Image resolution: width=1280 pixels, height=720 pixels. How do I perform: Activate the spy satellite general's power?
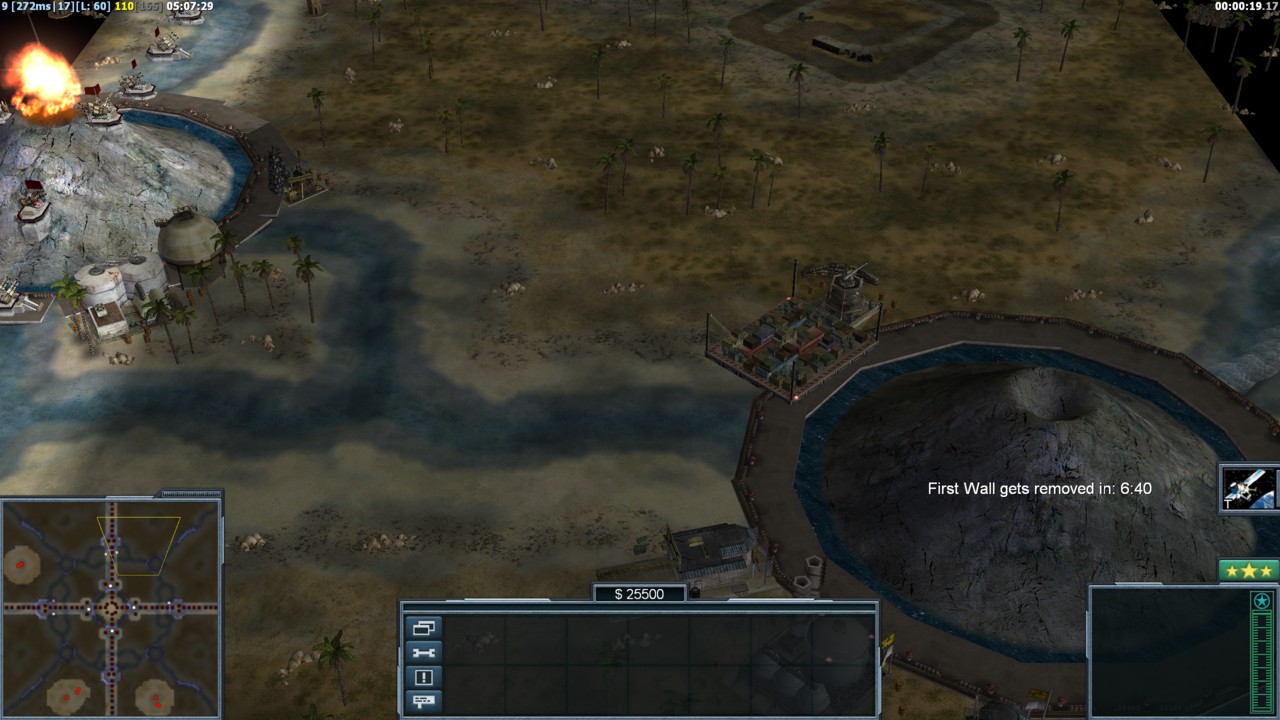pos(1249,489)
